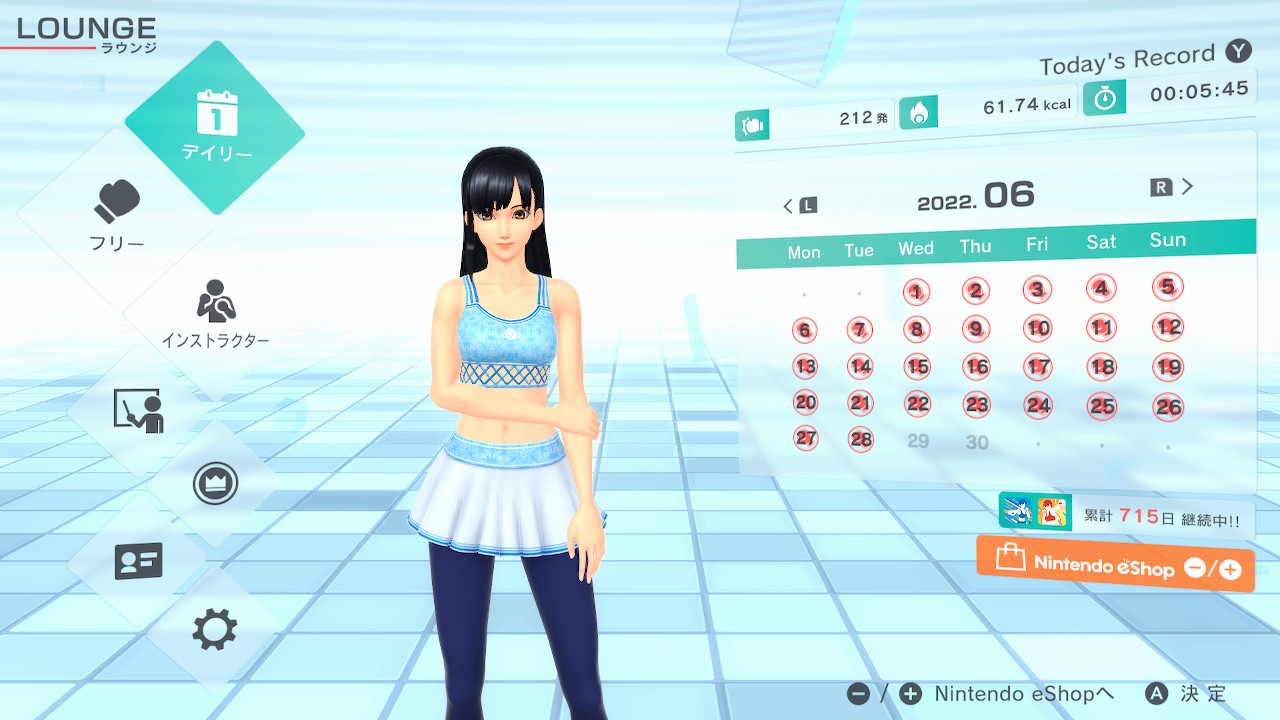Viewport: 1280px width, 720px height.
Task: Open the crown achievements tile
Action: 215,484
